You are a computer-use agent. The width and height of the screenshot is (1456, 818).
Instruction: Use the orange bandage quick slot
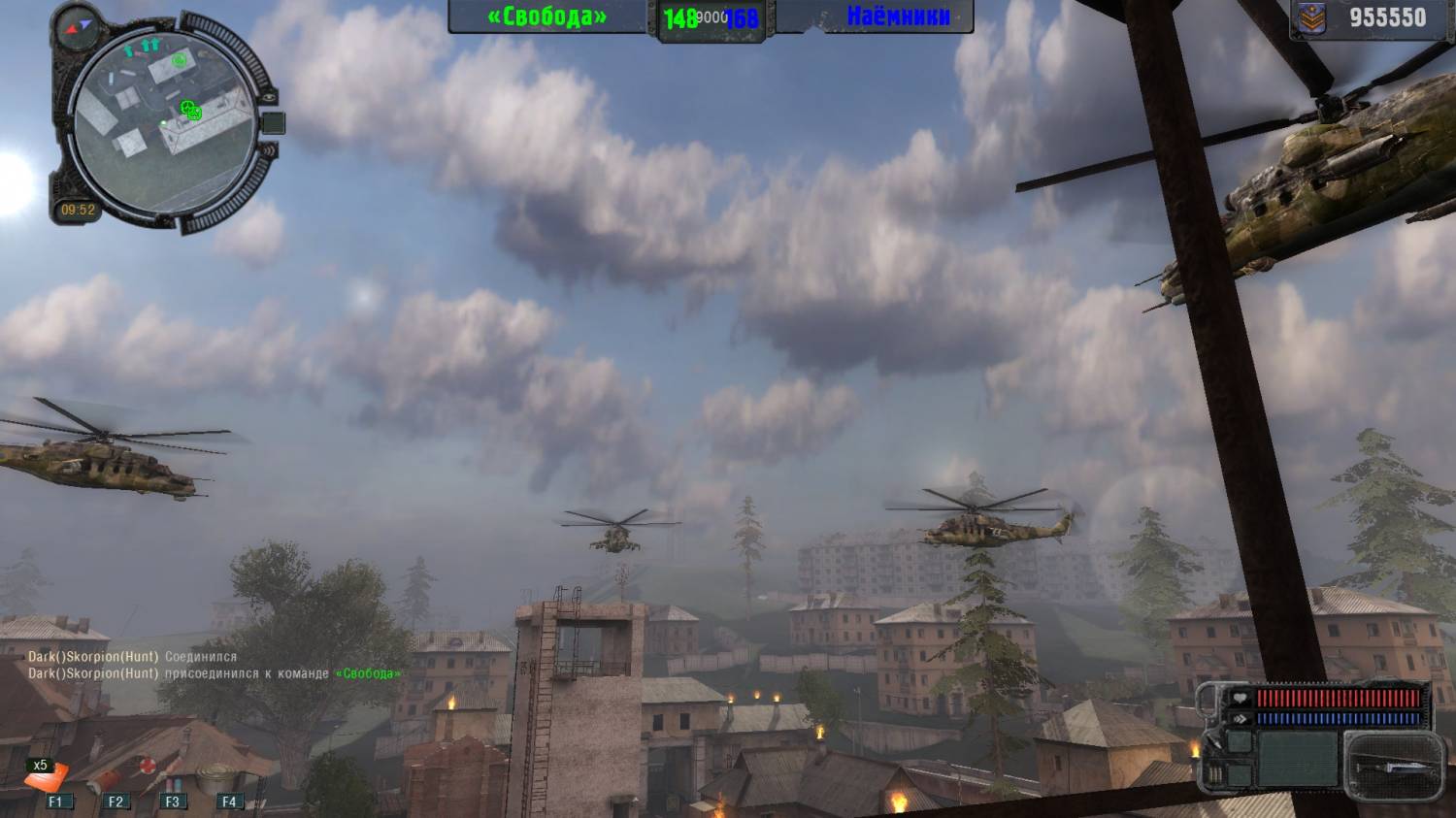pyautogui.click(x=49, y=778)
